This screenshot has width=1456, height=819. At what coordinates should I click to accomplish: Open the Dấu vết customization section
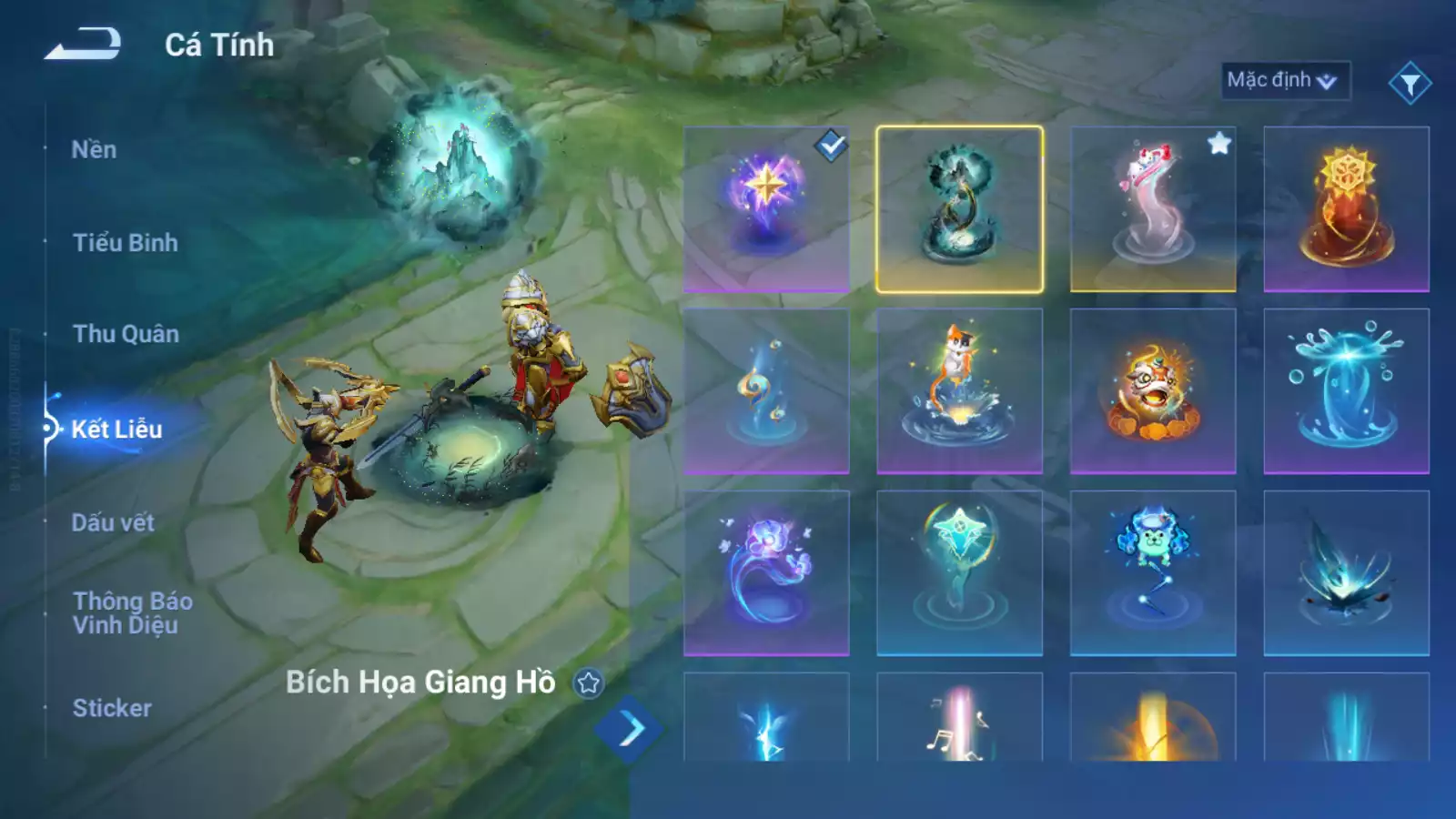point(111,521)
